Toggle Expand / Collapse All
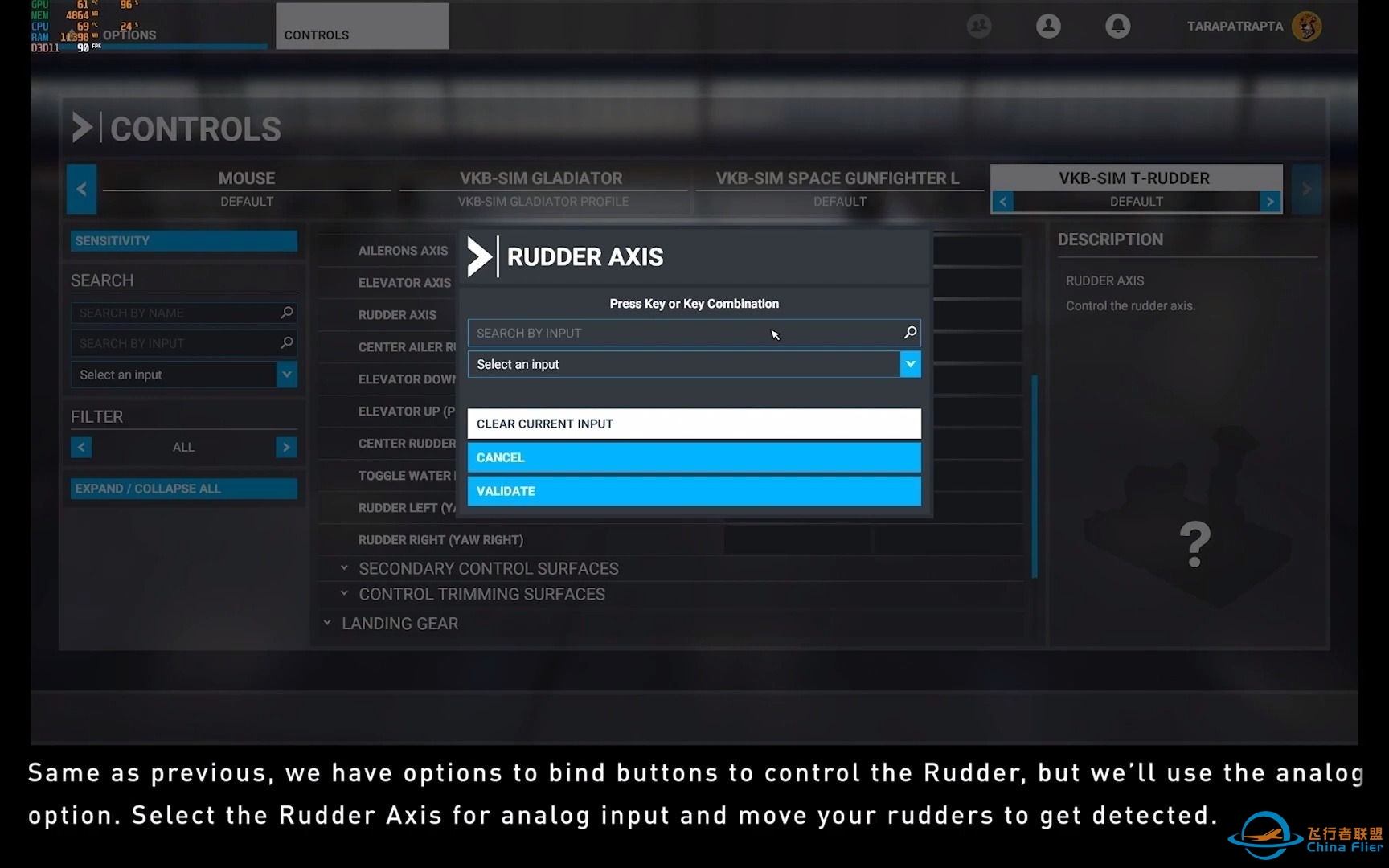The image size is (1389, 868). click(183, 489)
